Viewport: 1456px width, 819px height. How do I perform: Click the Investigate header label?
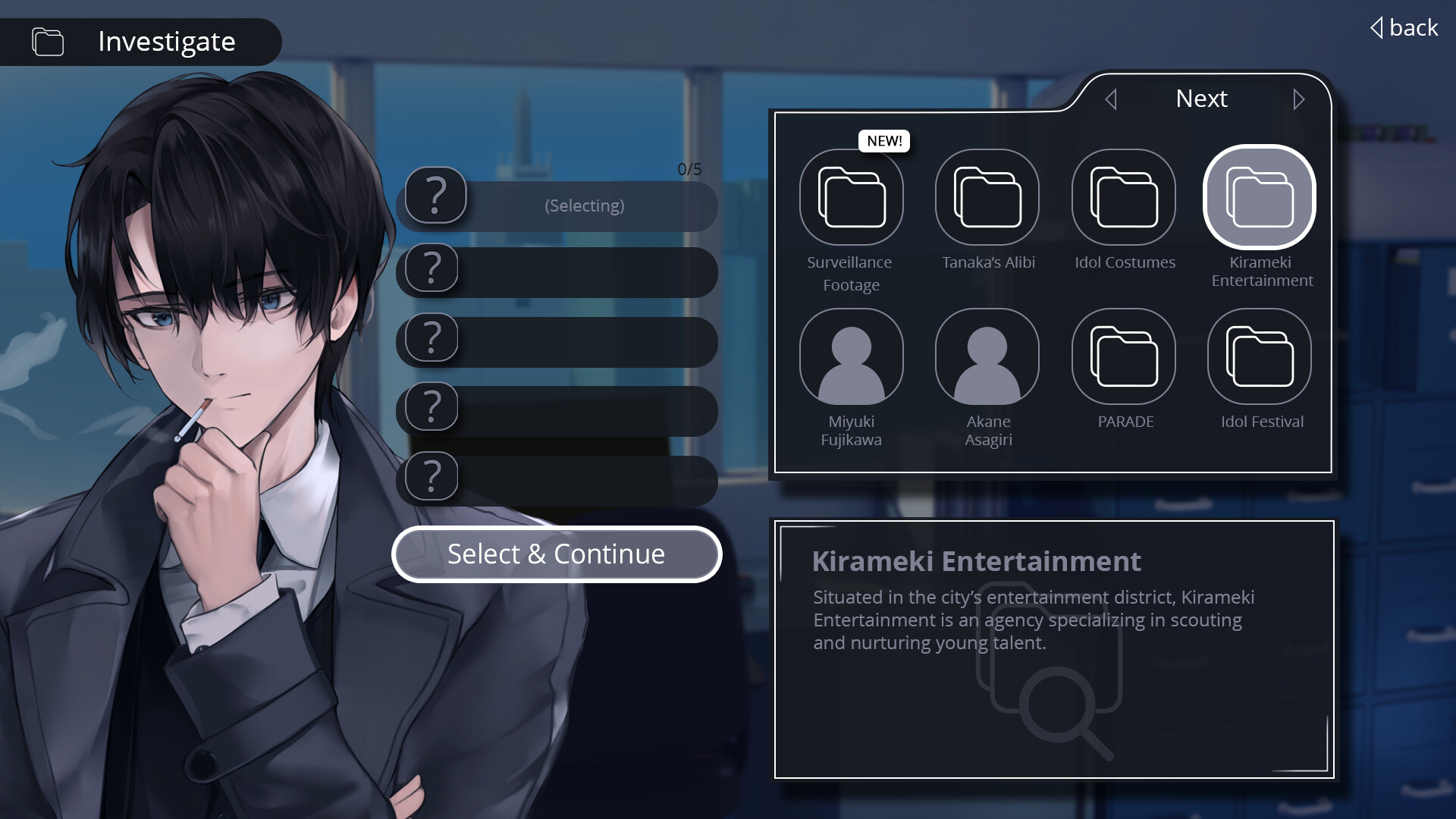pyautogui.click(x=166, y=42)
